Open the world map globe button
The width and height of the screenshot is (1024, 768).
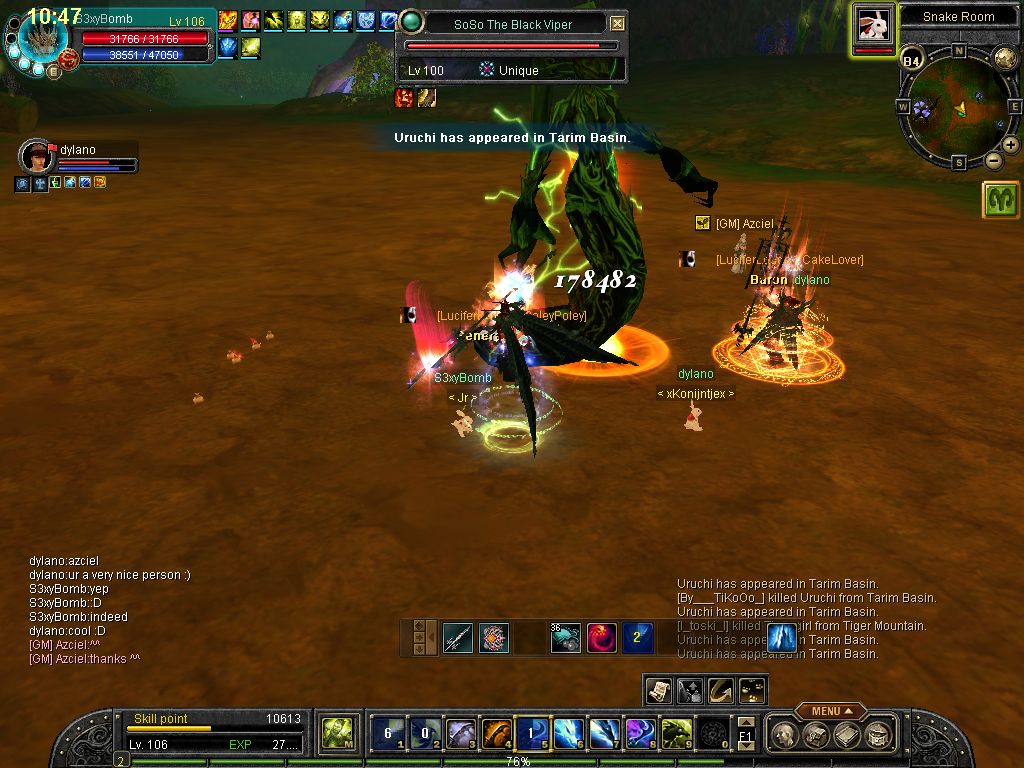tap(1005, 58)
